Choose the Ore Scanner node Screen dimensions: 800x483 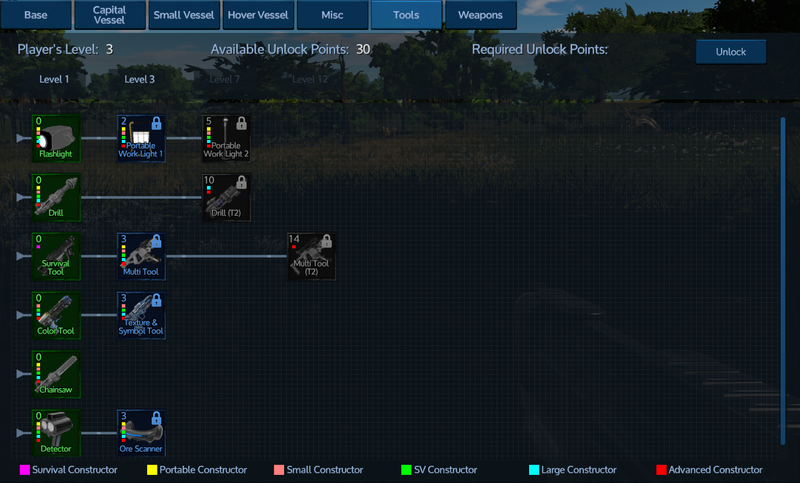pos(140,432)
